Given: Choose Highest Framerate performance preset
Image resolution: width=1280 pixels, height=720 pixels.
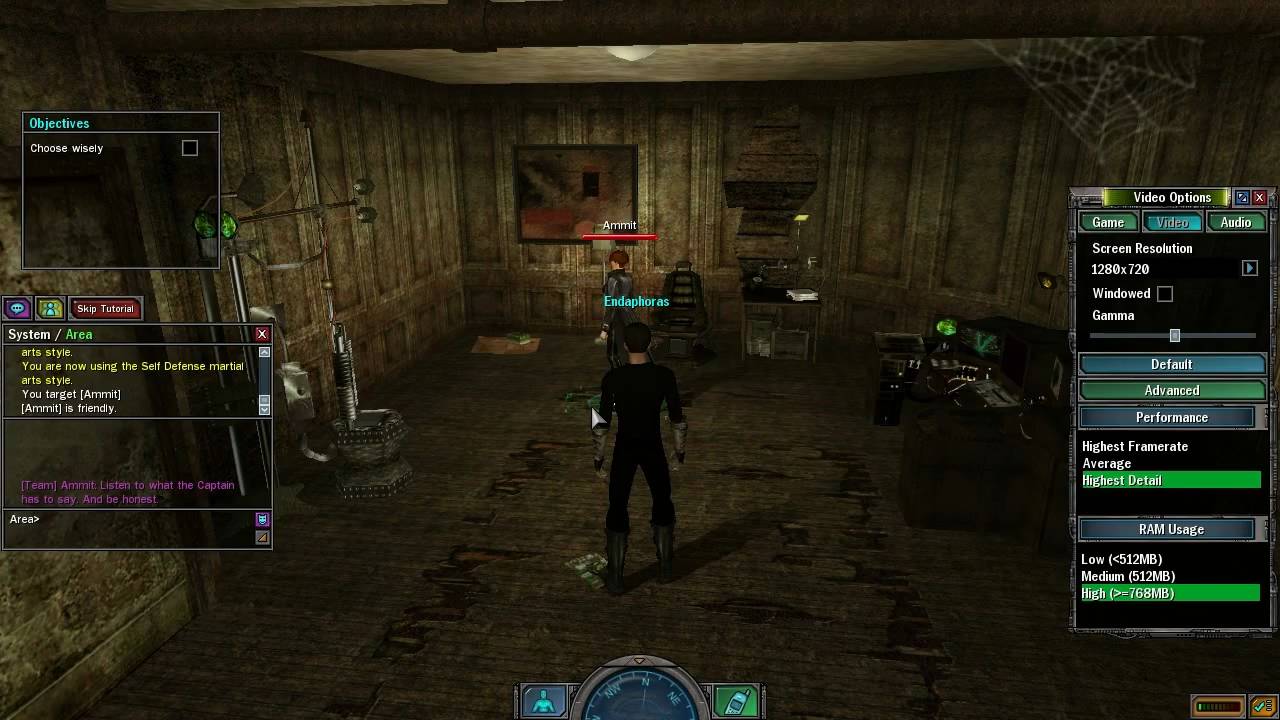Looking at the screenshot, I should [x=1135, y=447].
